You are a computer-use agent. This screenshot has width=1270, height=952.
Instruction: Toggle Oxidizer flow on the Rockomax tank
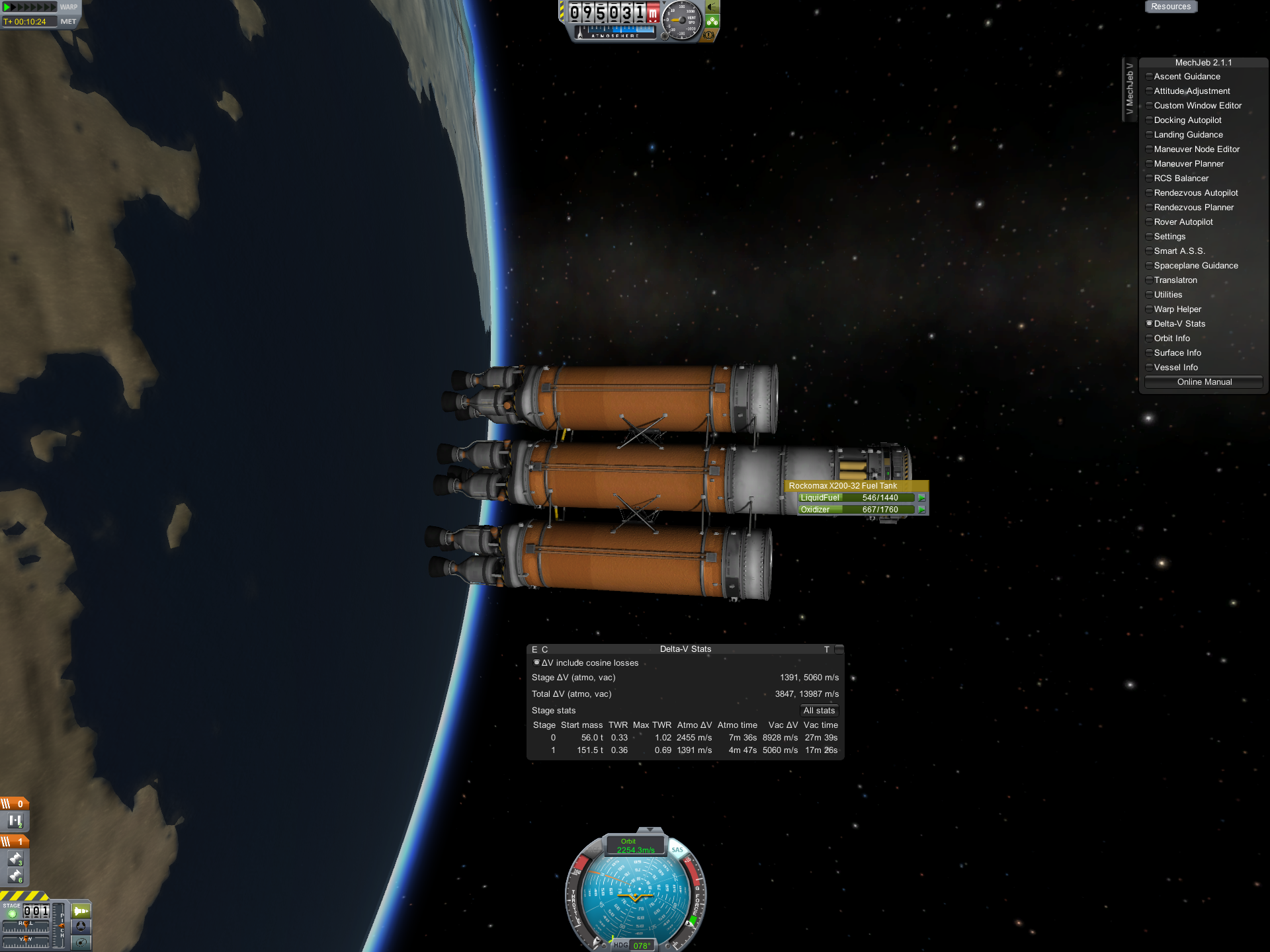(x=921, y=510)
